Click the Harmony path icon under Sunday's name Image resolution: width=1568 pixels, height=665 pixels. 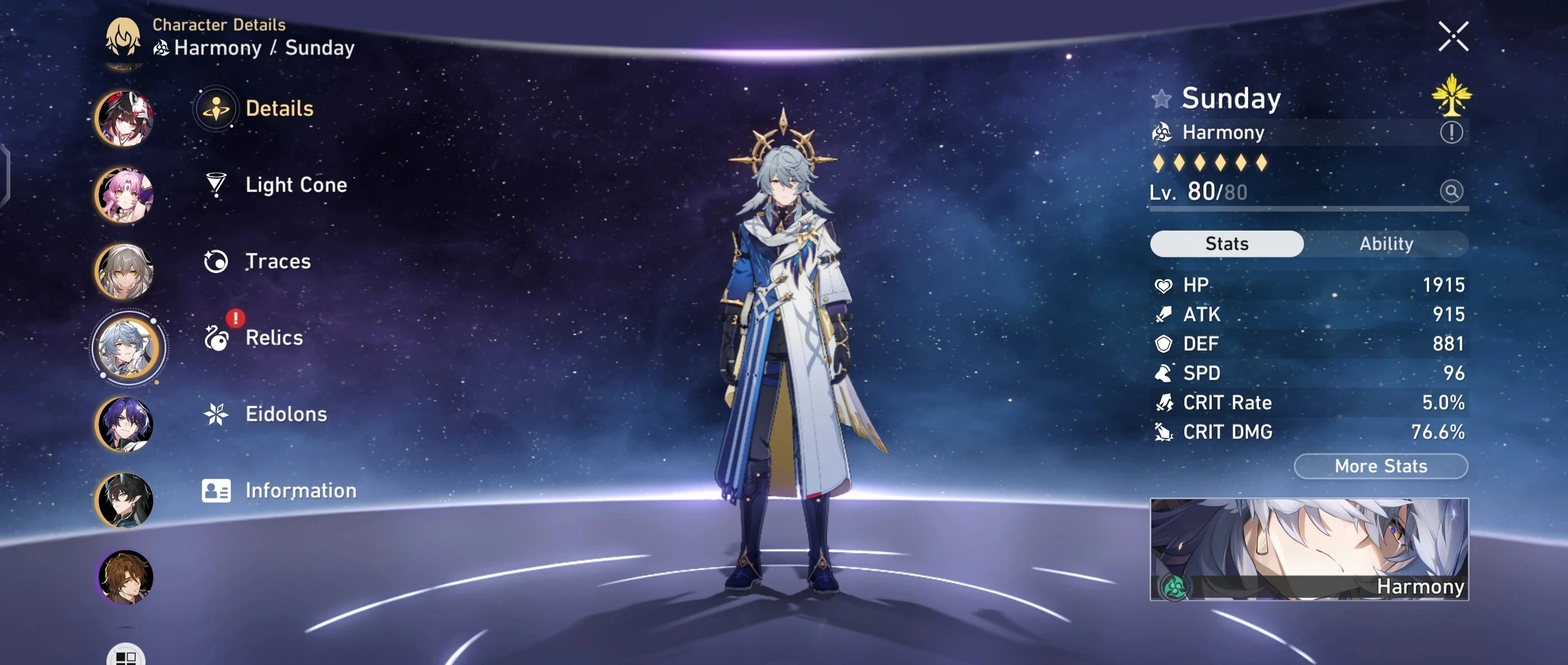click(x=1162, y=133)
